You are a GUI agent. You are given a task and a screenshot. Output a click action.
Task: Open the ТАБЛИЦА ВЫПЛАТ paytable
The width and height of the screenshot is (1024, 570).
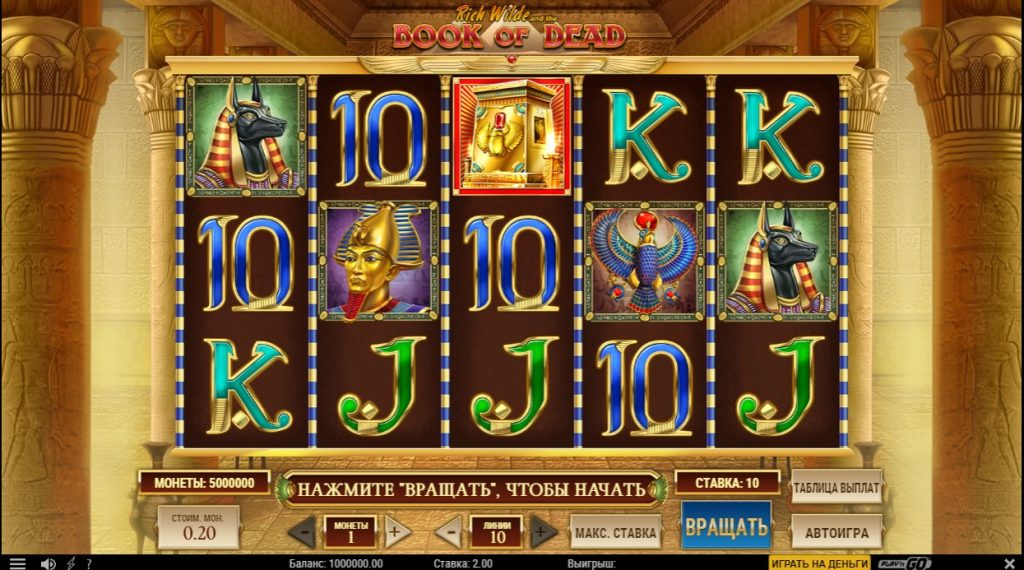click(836, 489)
